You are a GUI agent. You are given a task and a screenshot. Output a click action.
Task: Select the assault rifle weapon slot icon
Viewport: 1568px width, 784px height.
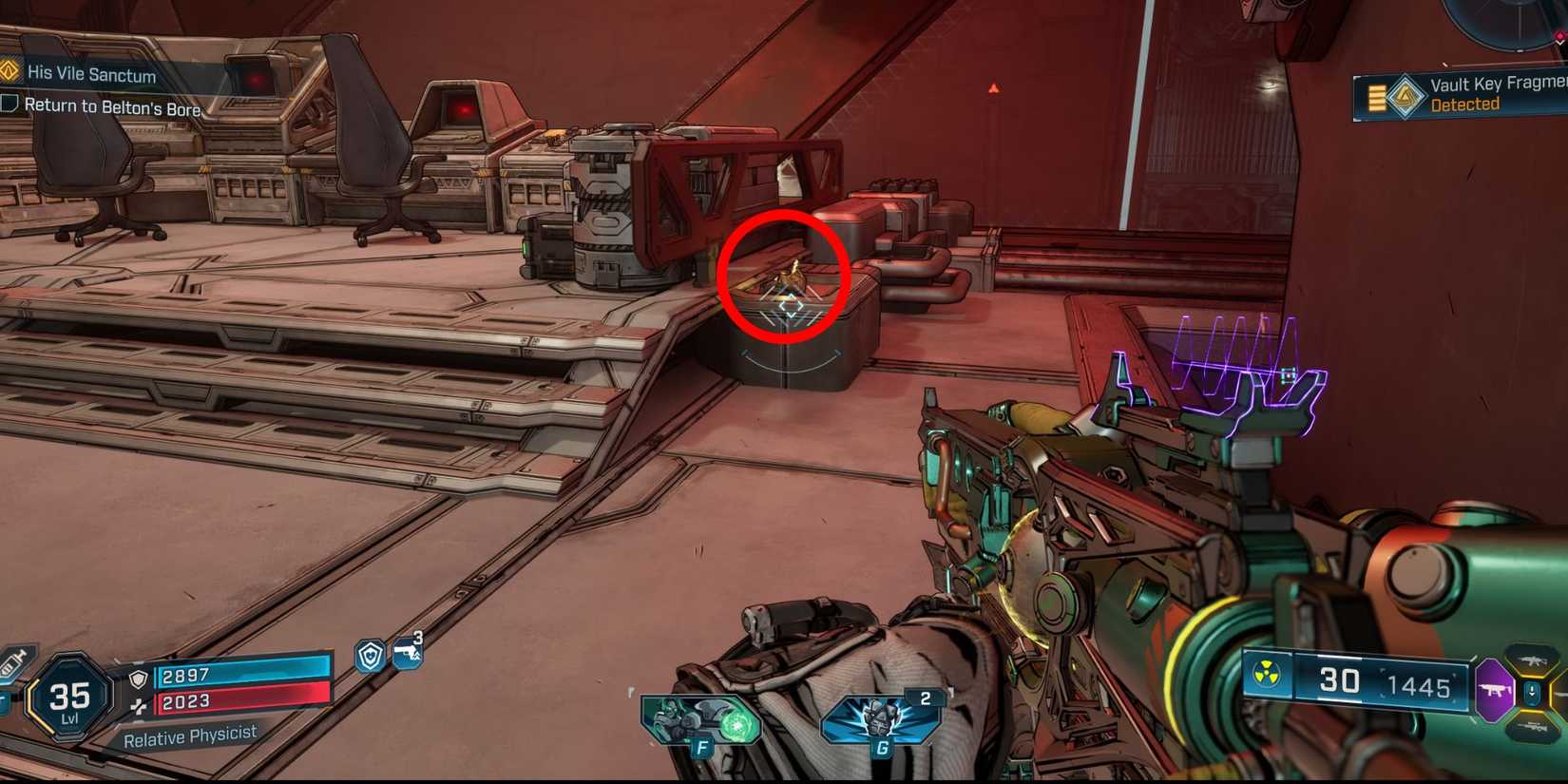(1533, 661)
